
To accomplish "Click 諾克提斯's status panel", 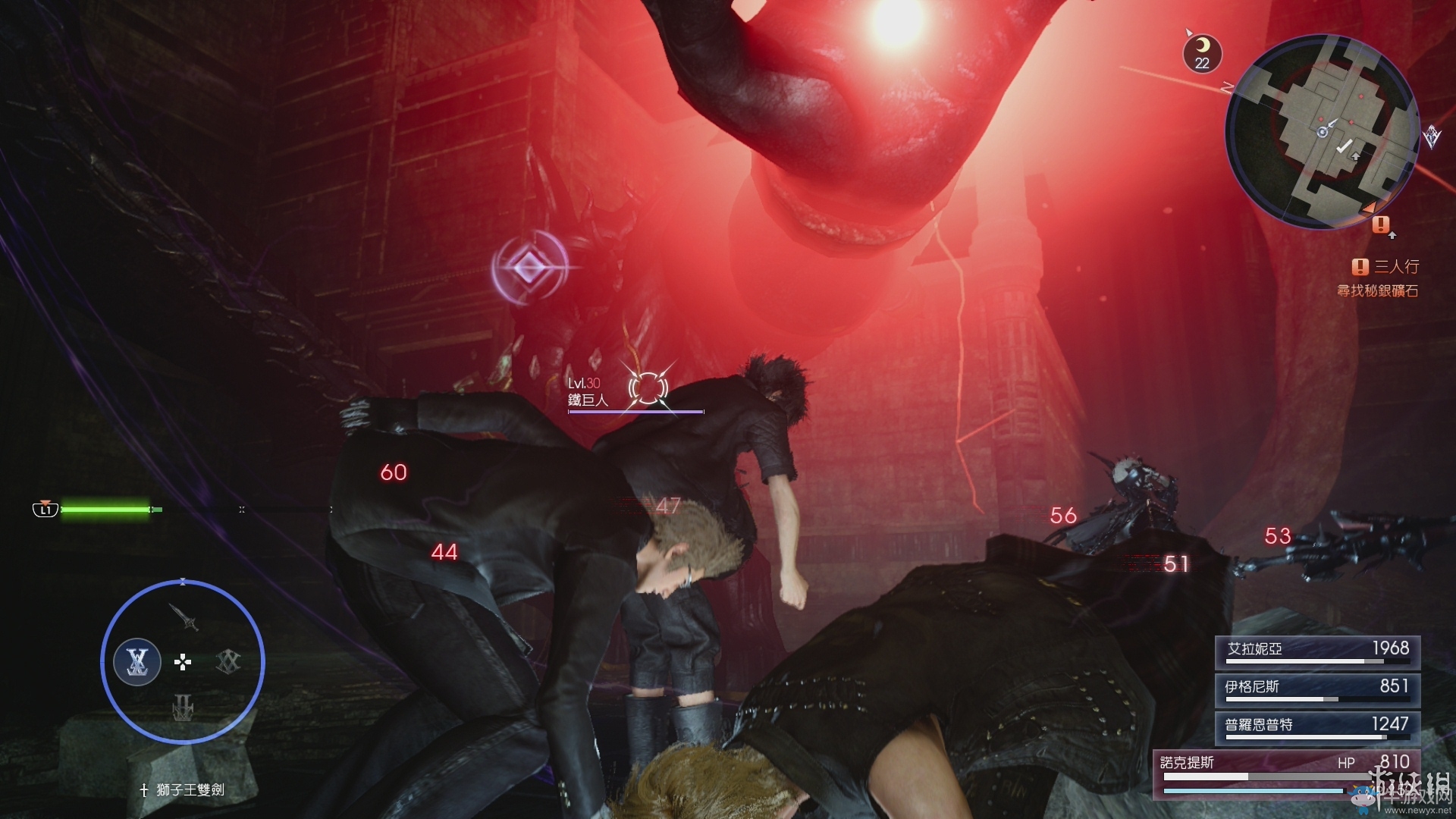I will click(1285, 773).
